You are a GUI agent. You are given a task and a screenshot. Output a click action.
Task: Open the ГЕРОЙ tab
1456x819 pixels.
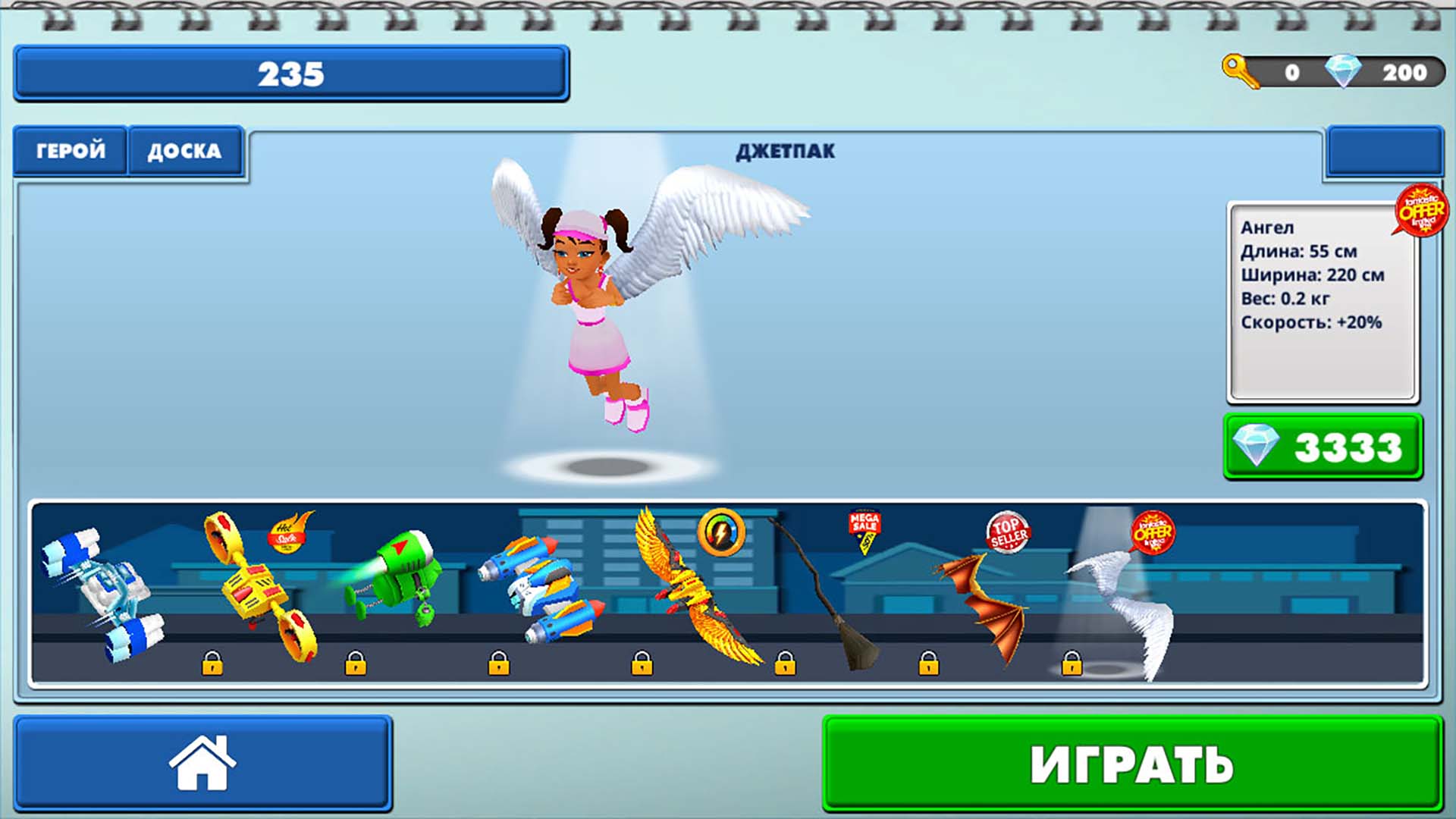70,150
